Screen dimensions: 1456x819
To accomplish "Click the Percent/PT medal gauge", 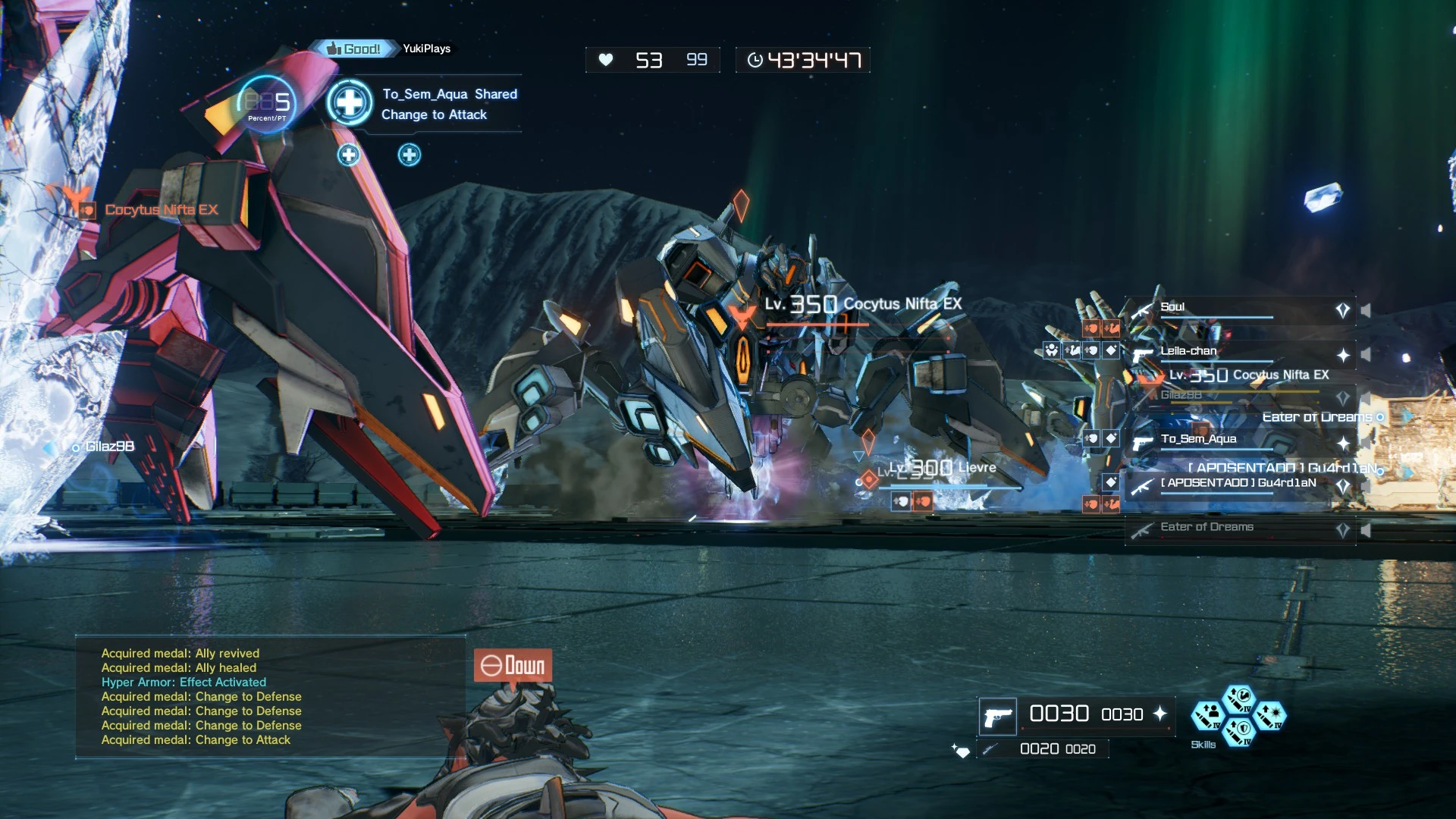I will 266,104.
